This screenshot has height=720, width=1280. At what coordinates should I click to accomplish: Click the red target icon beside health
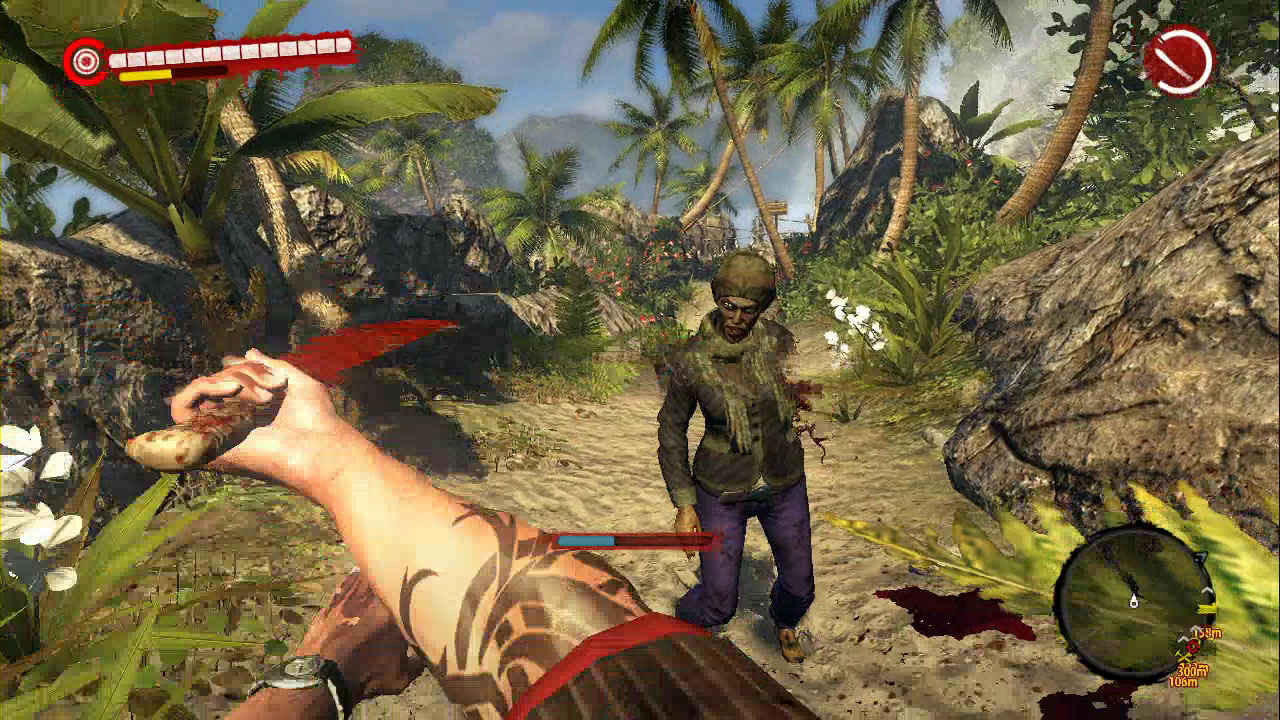87,62
